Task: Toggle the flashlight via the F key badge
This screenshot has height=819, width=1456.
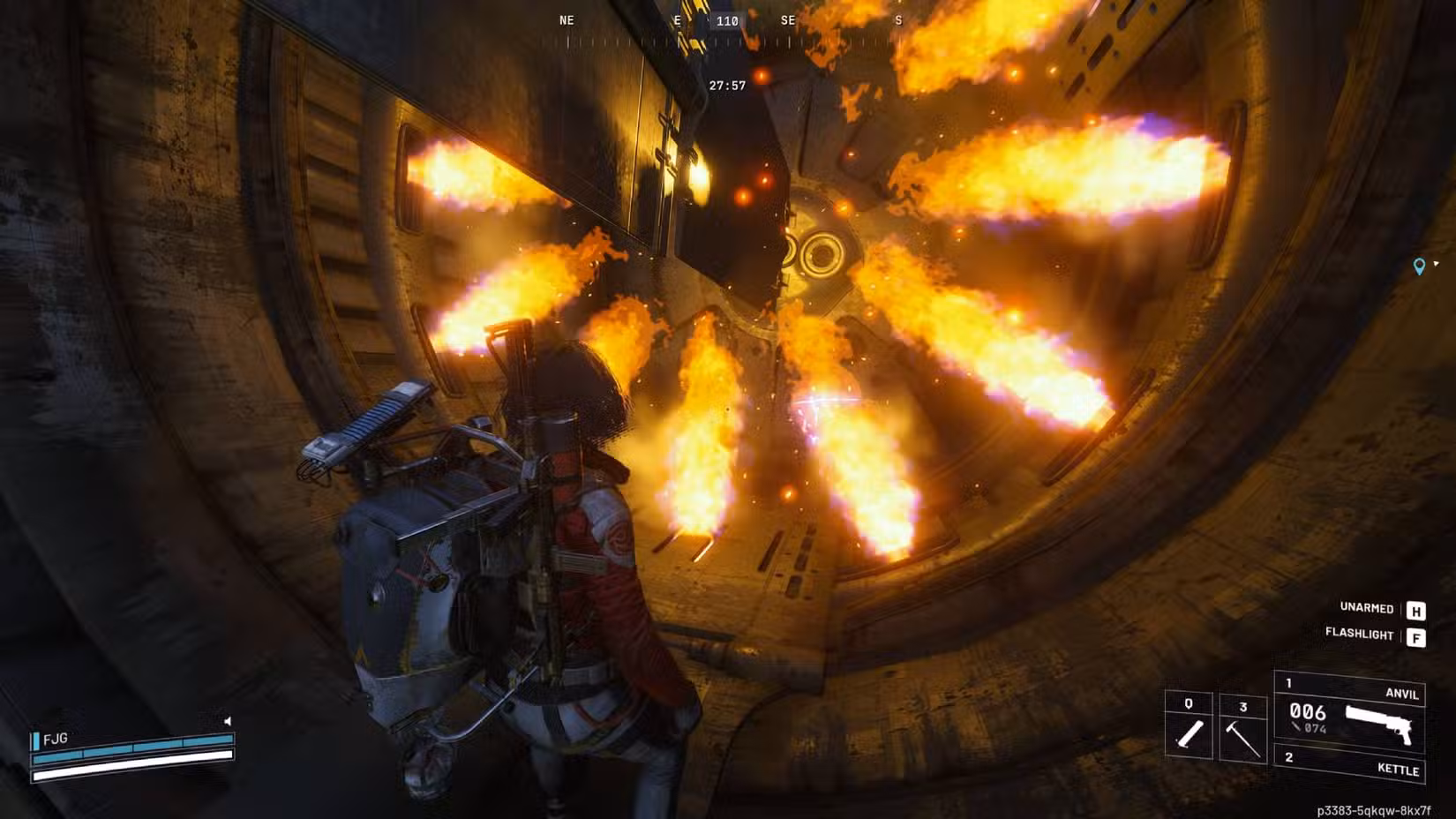Action: 1417,635
